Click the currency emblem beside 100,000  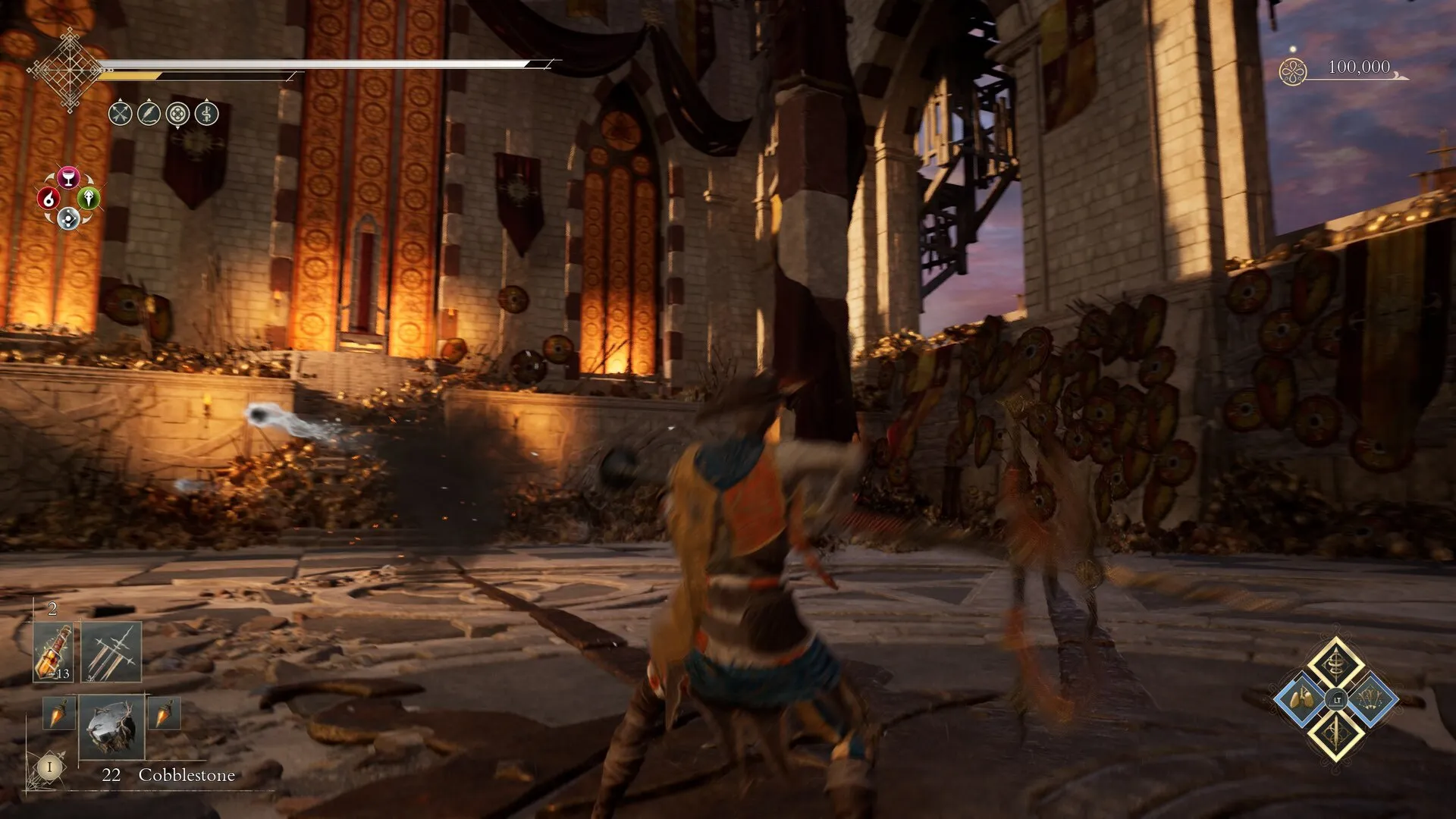1293,72
